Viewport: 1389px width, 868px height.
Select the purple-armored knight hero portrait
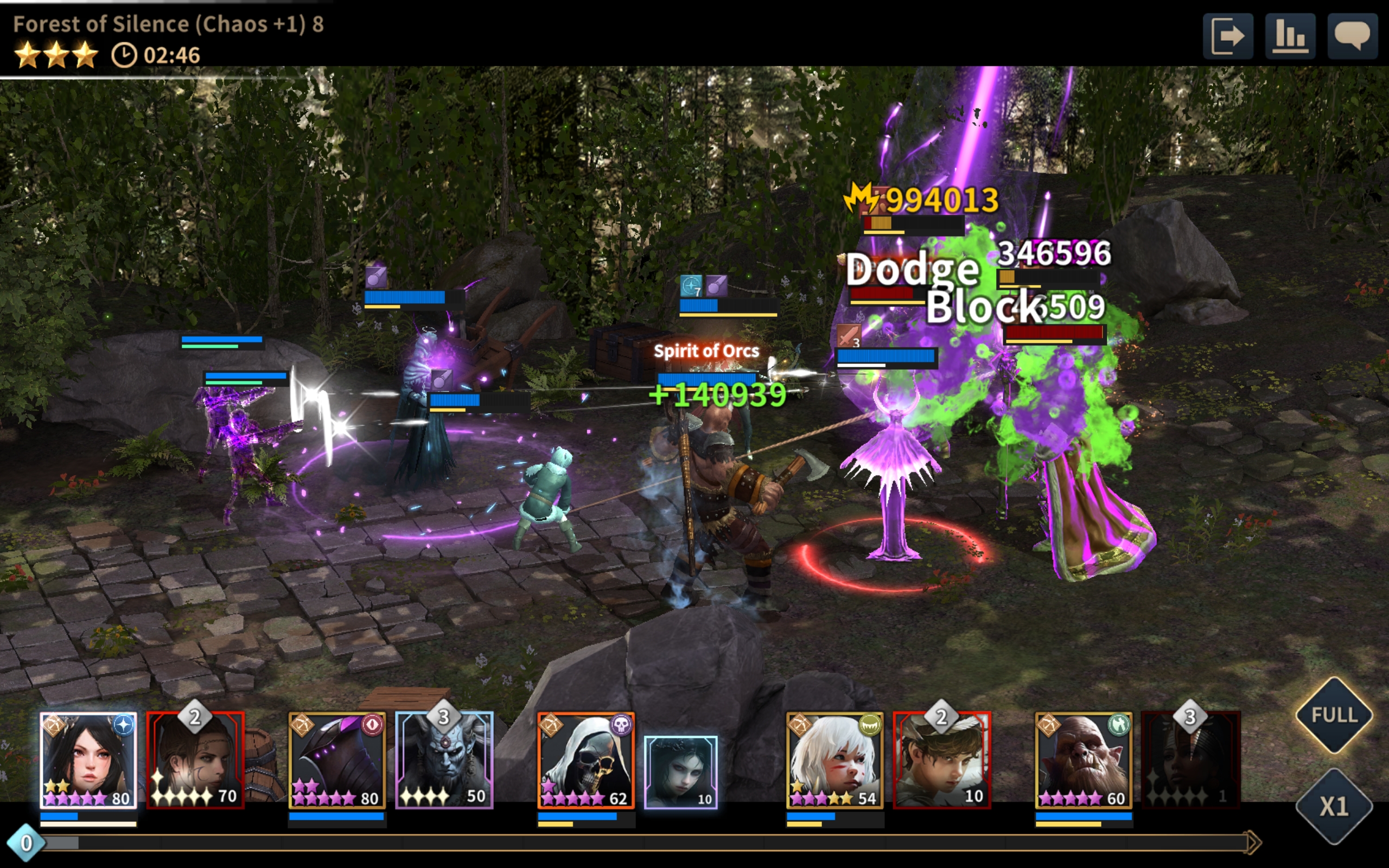337,760
